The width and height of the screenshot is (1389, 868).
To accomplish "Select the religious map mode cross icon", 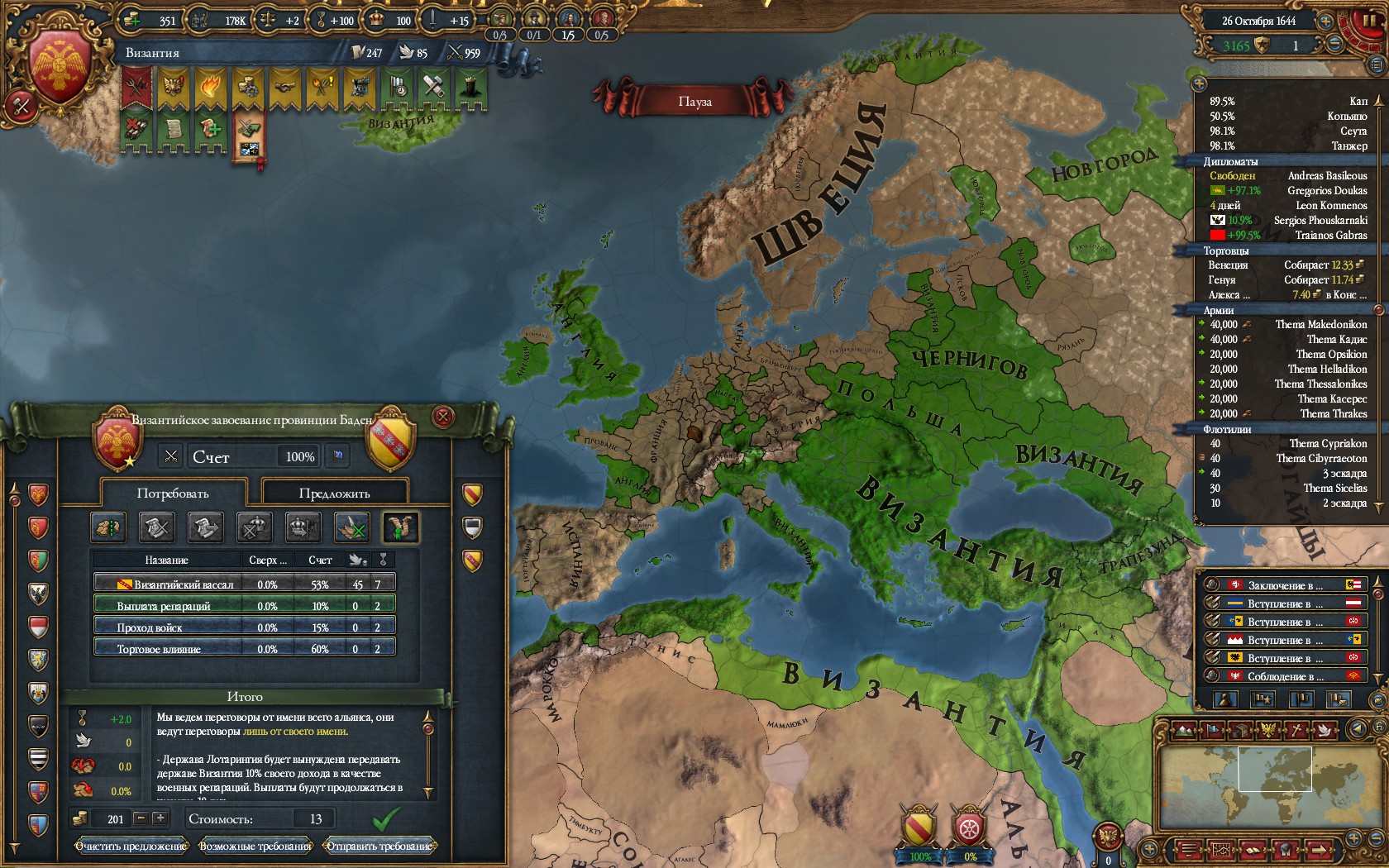I will pos(1297,730).
